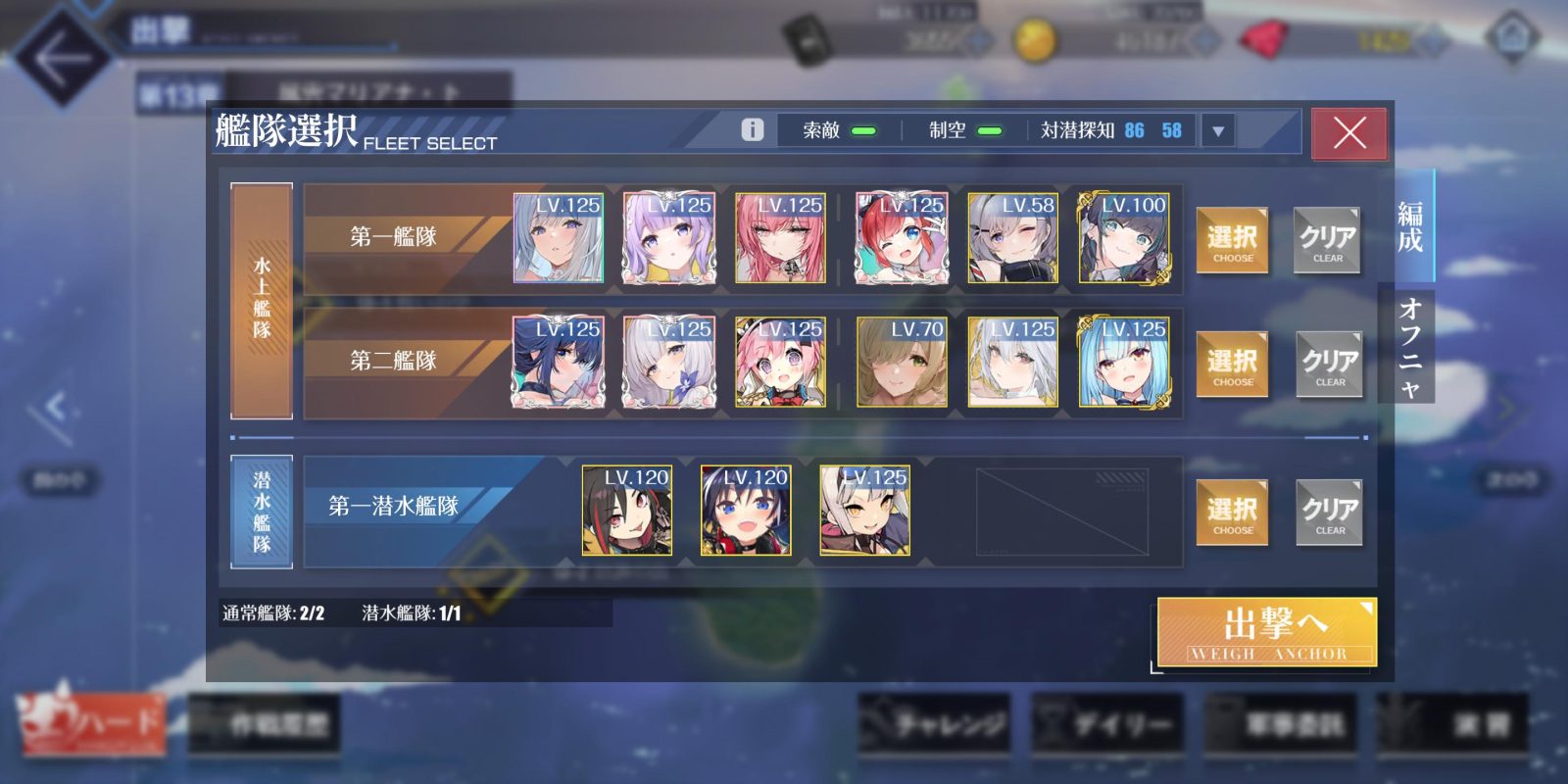The width and height of the screenshot is (1568, 784).
Task: Clear the first submarine fleet
Action: tap(1329, 513)
